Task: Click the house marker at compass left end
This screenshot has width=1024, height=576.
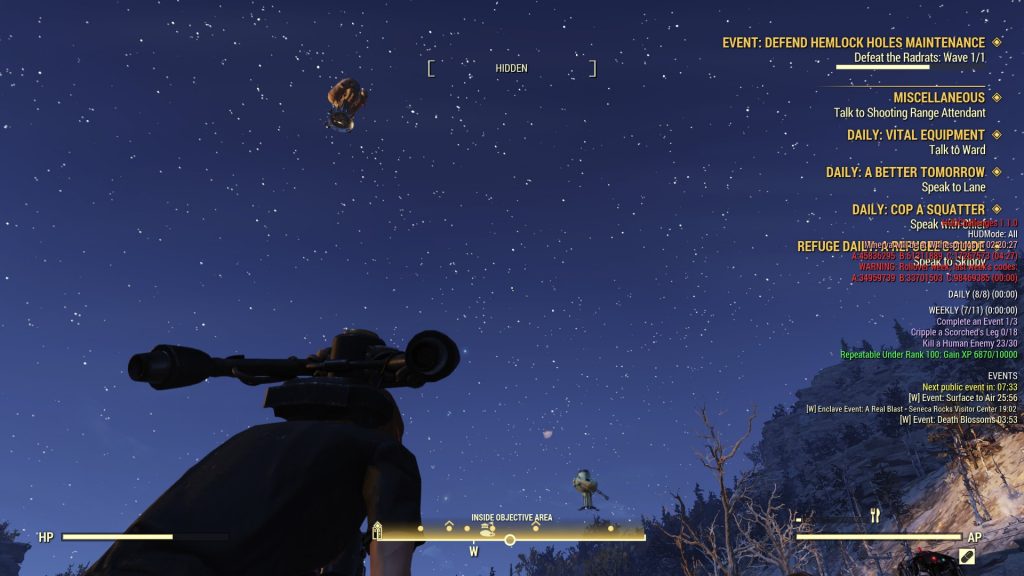Action: (378, 531)
